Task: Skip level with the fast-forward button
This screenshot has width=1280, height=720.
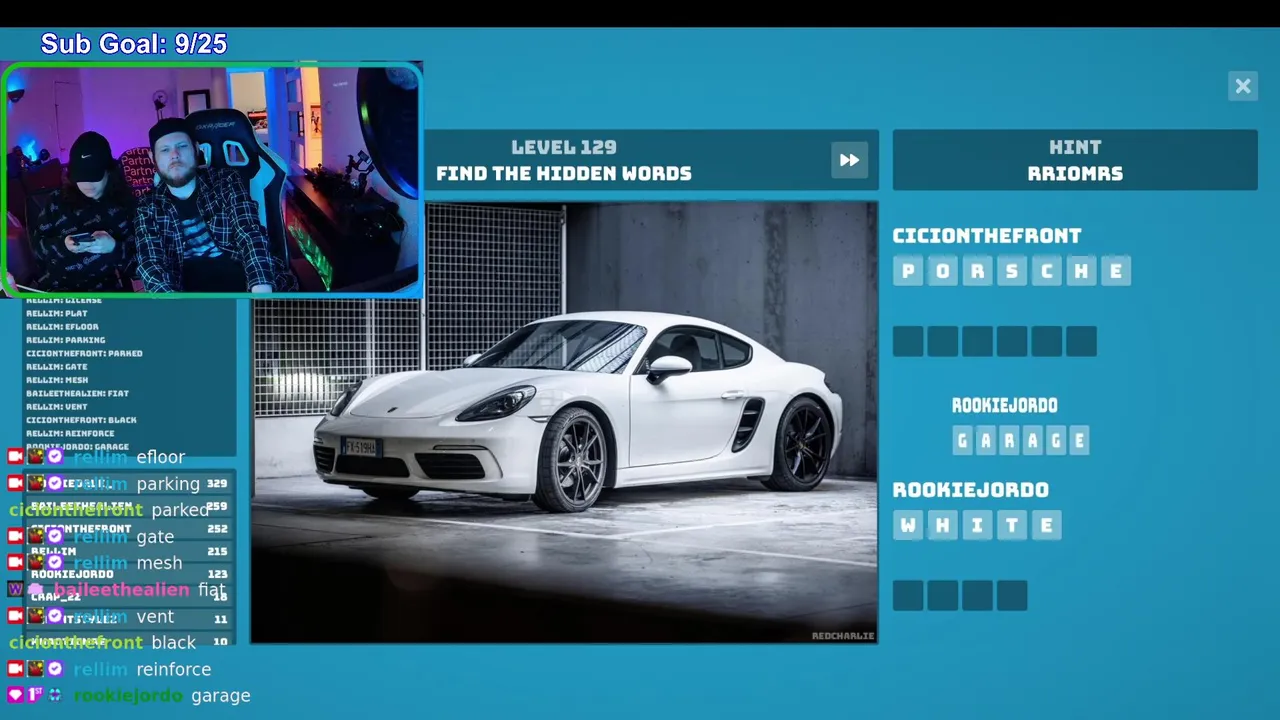Action: click(x=849, y=160)
